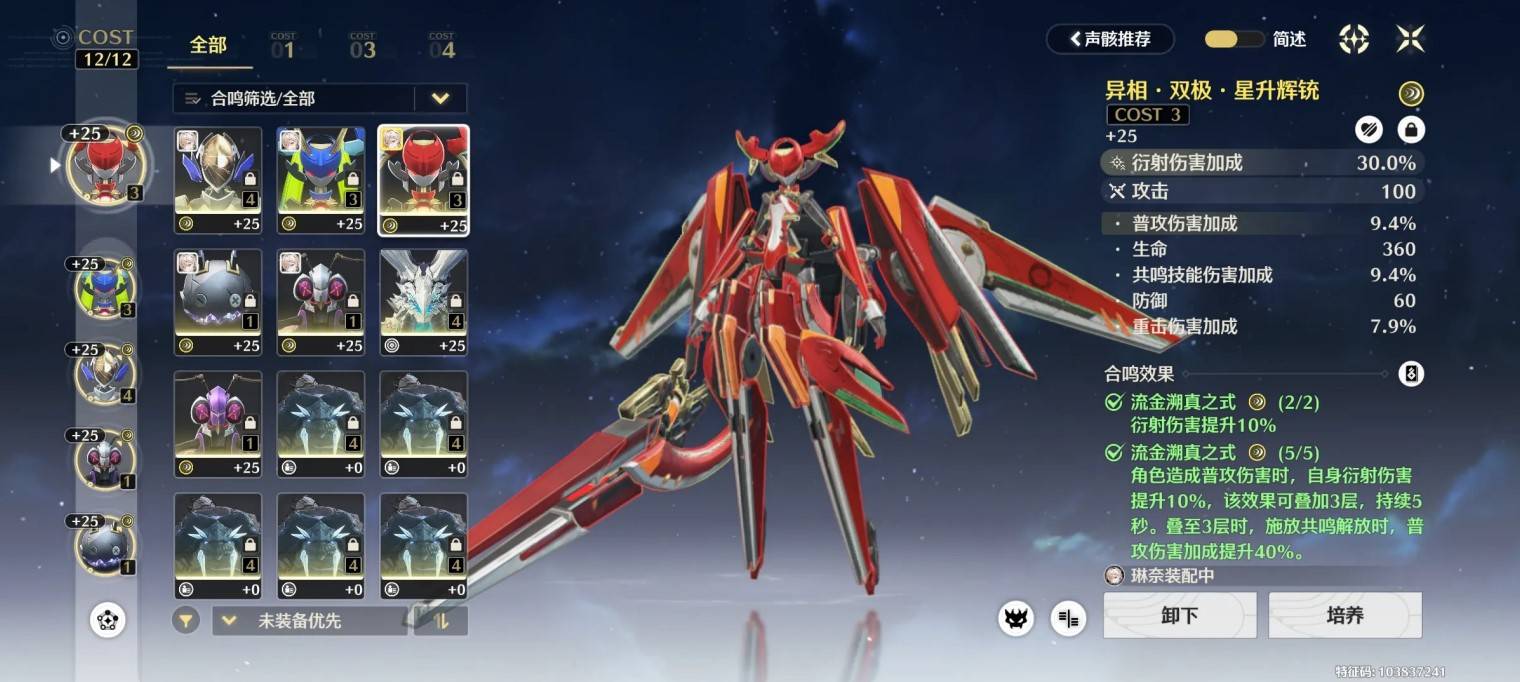Toggle the 简述 brief description switch
1520x682 pixels.
(1234, 39)
